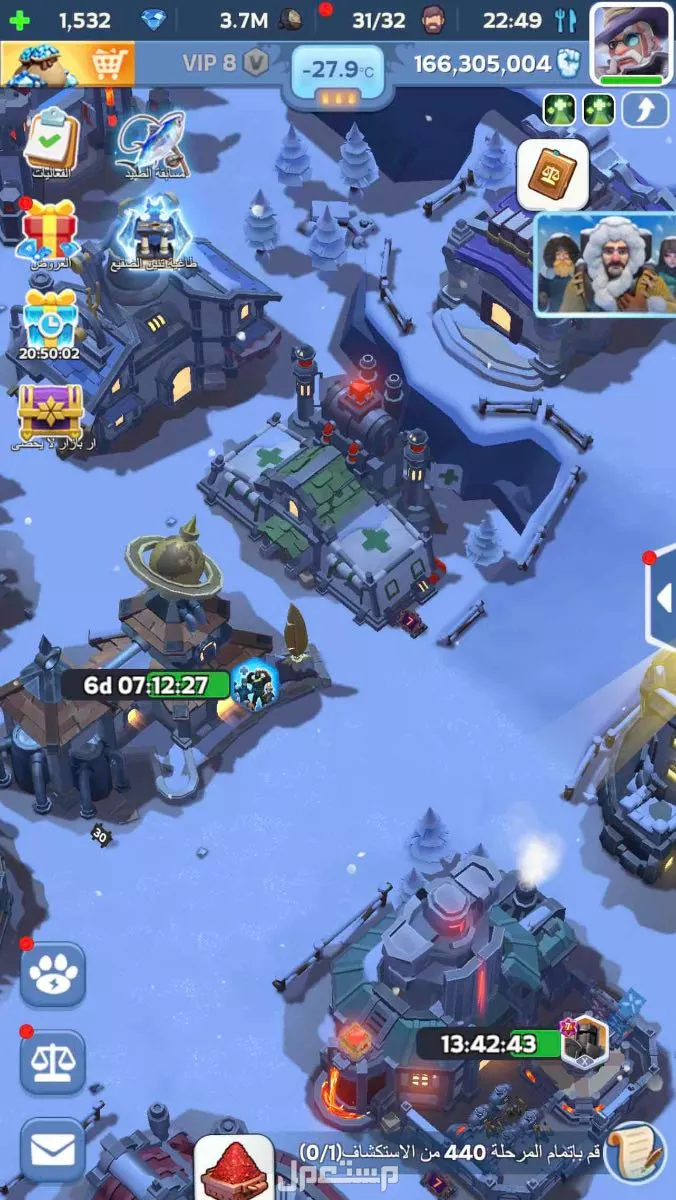This screenshot has width=676, height=1200.
Task: Open the quest scroll for stage 440
Action: click(x=634, y=1153)
